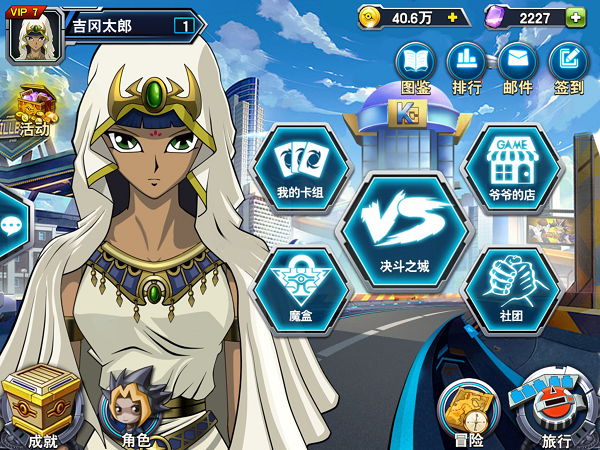Show the 排行 rankings
600x450 pixels.
coord(466,65)
